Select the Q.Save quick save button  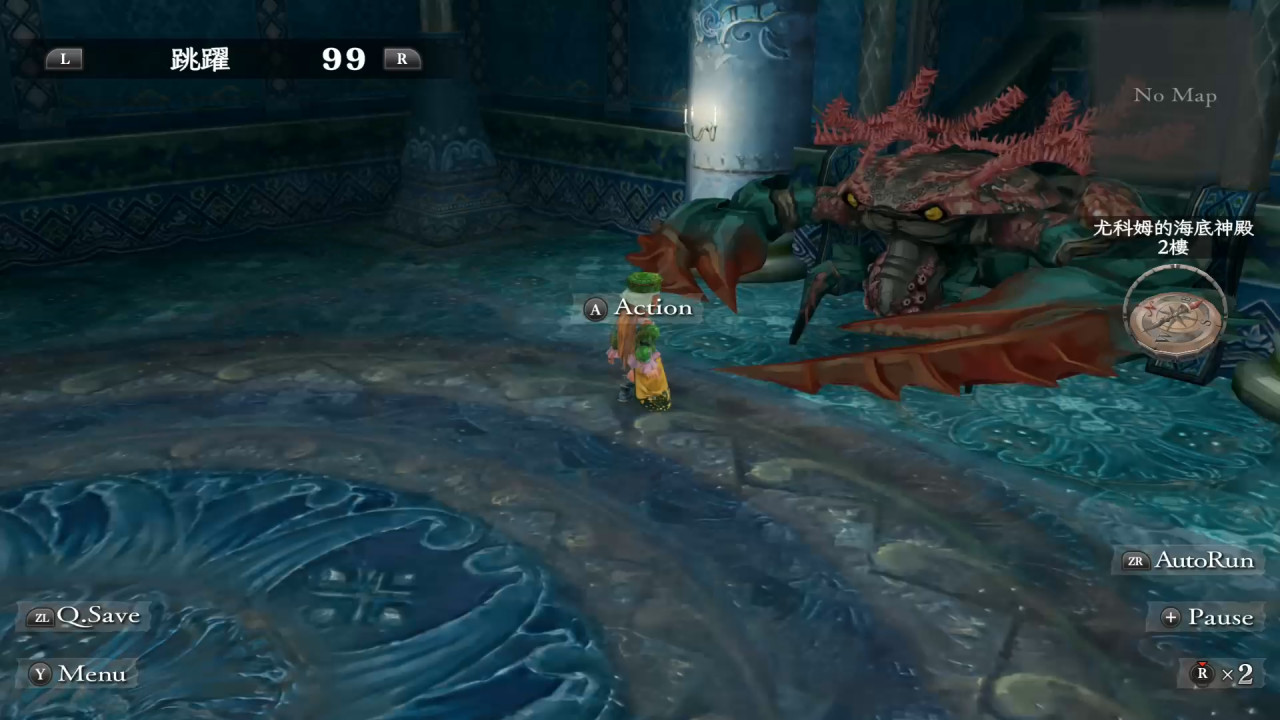click(x=86, y=616)
